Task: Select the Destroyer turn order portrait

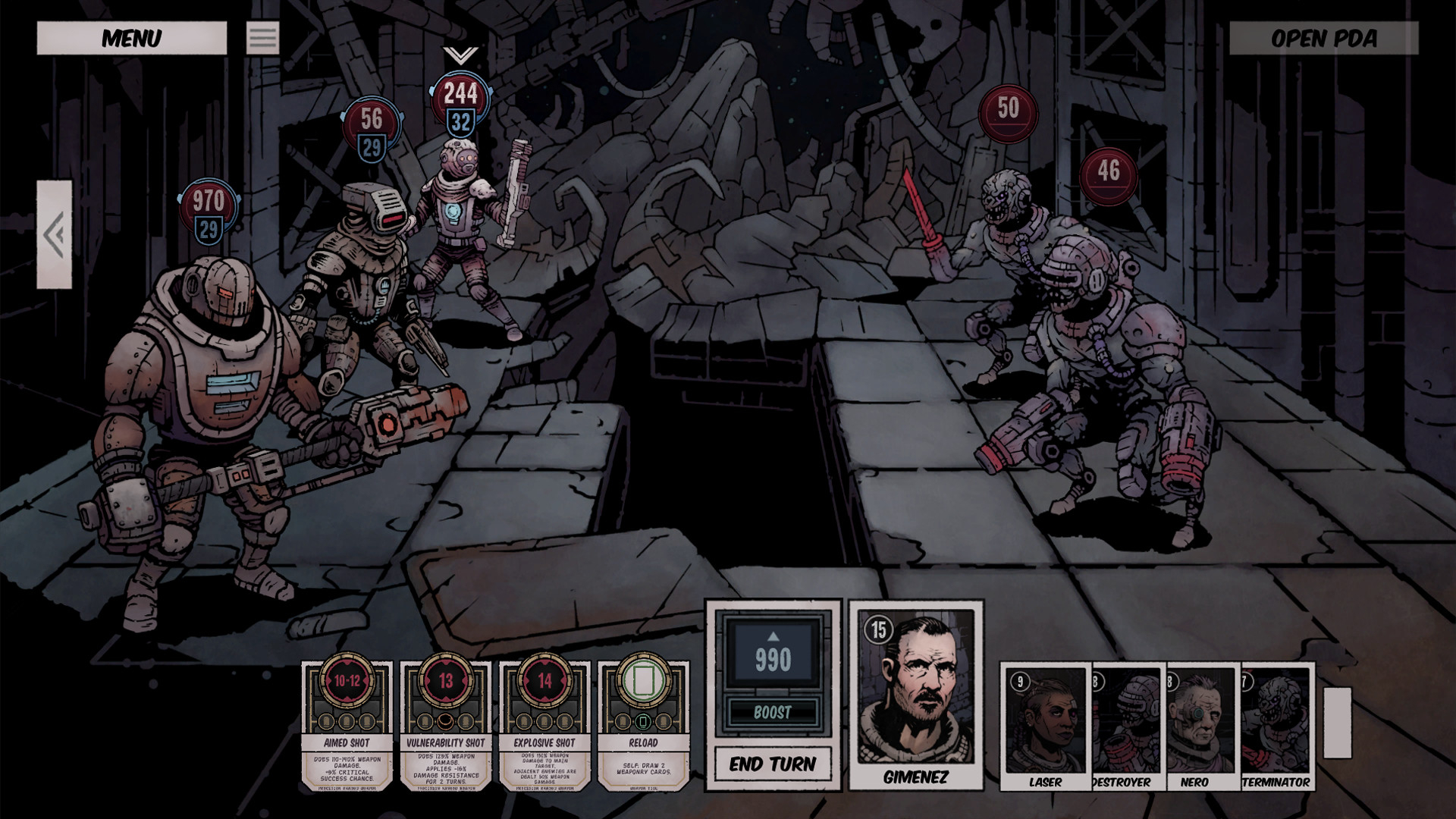Action: point(1128,726)
